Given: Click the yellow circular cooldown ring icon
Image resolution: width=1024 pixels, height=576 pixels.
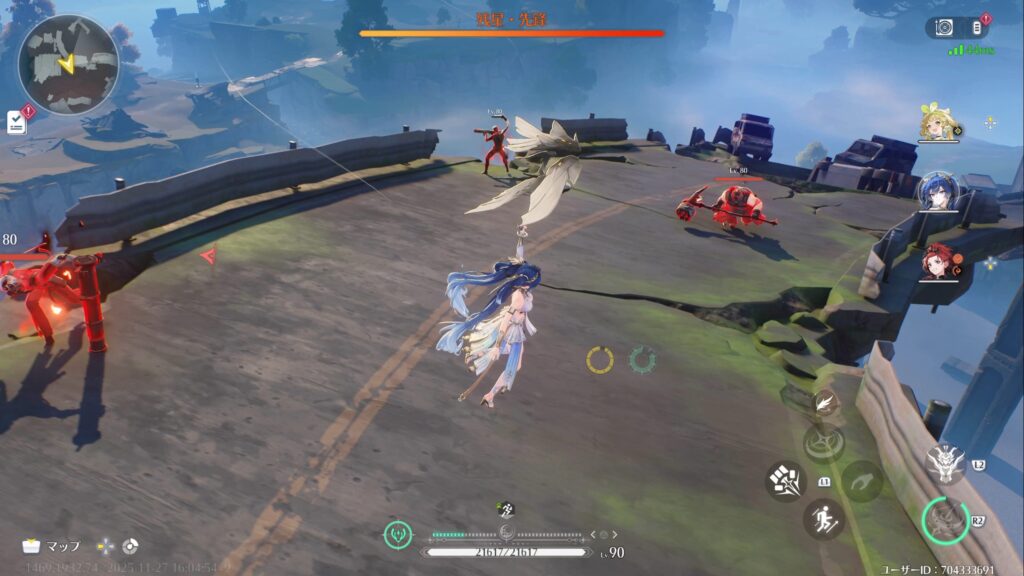Looking at the screenshot, I should coord(600,360).
